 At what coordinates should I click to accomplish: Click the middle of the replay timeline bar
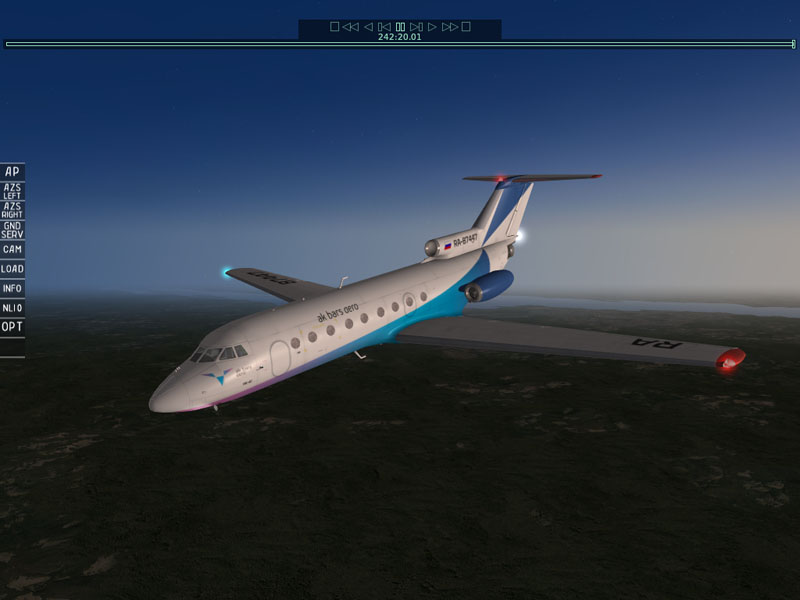click(x=400, y=44)
